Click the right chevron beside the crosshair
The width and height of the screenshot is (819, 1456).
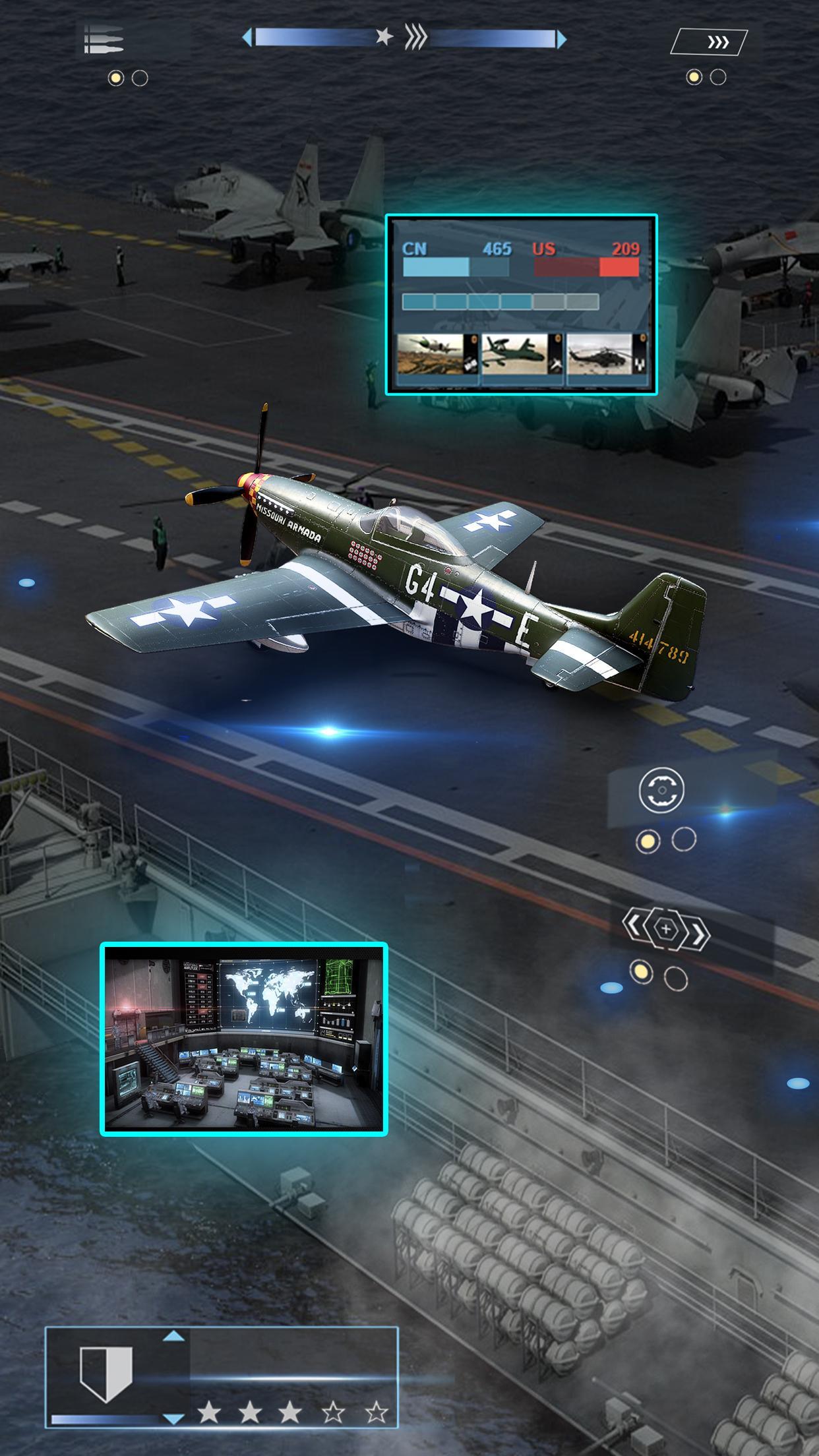(x=700, y=932)
